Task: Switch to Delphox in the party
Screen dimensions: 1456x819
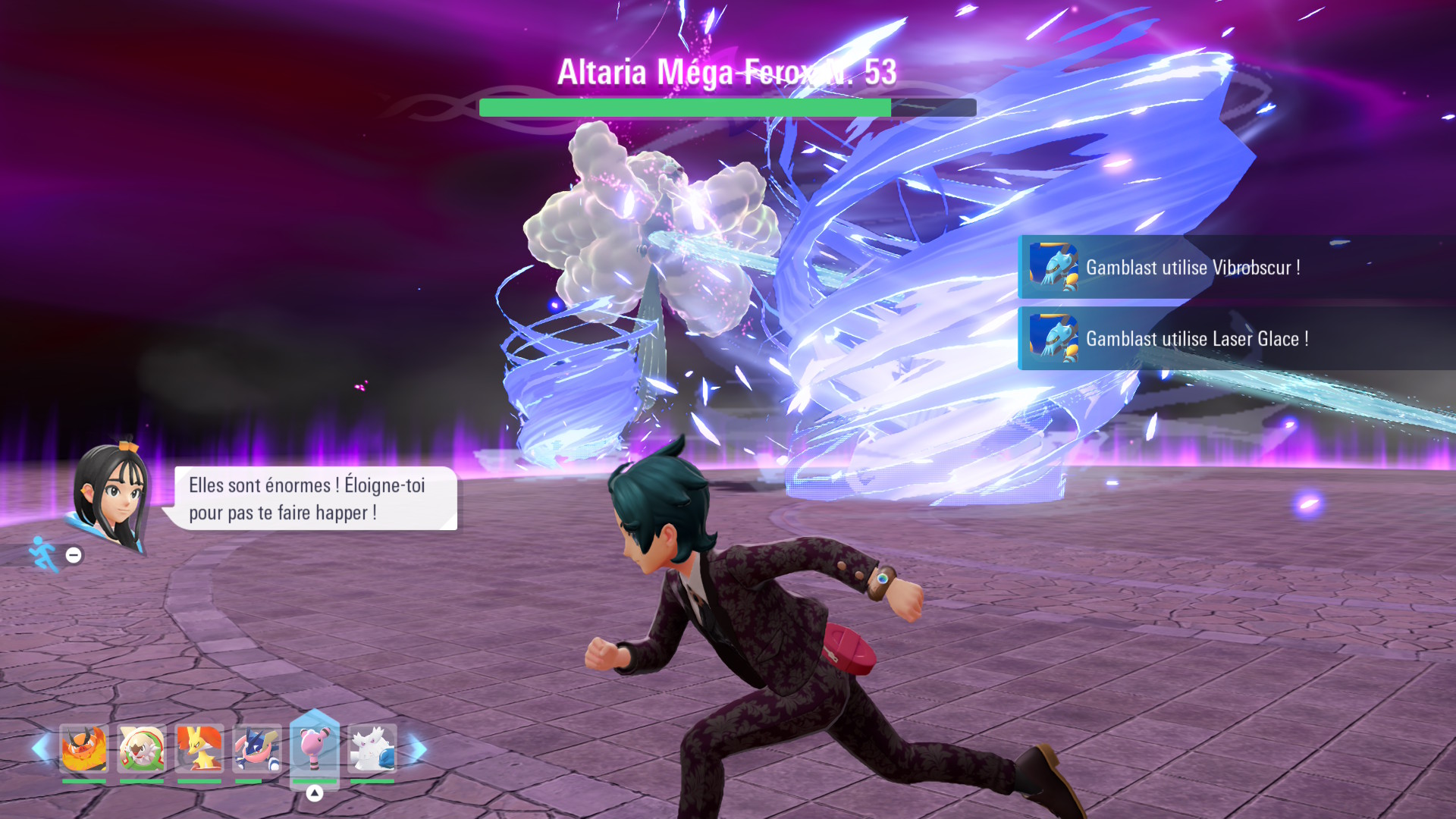Action: (199, 749)
